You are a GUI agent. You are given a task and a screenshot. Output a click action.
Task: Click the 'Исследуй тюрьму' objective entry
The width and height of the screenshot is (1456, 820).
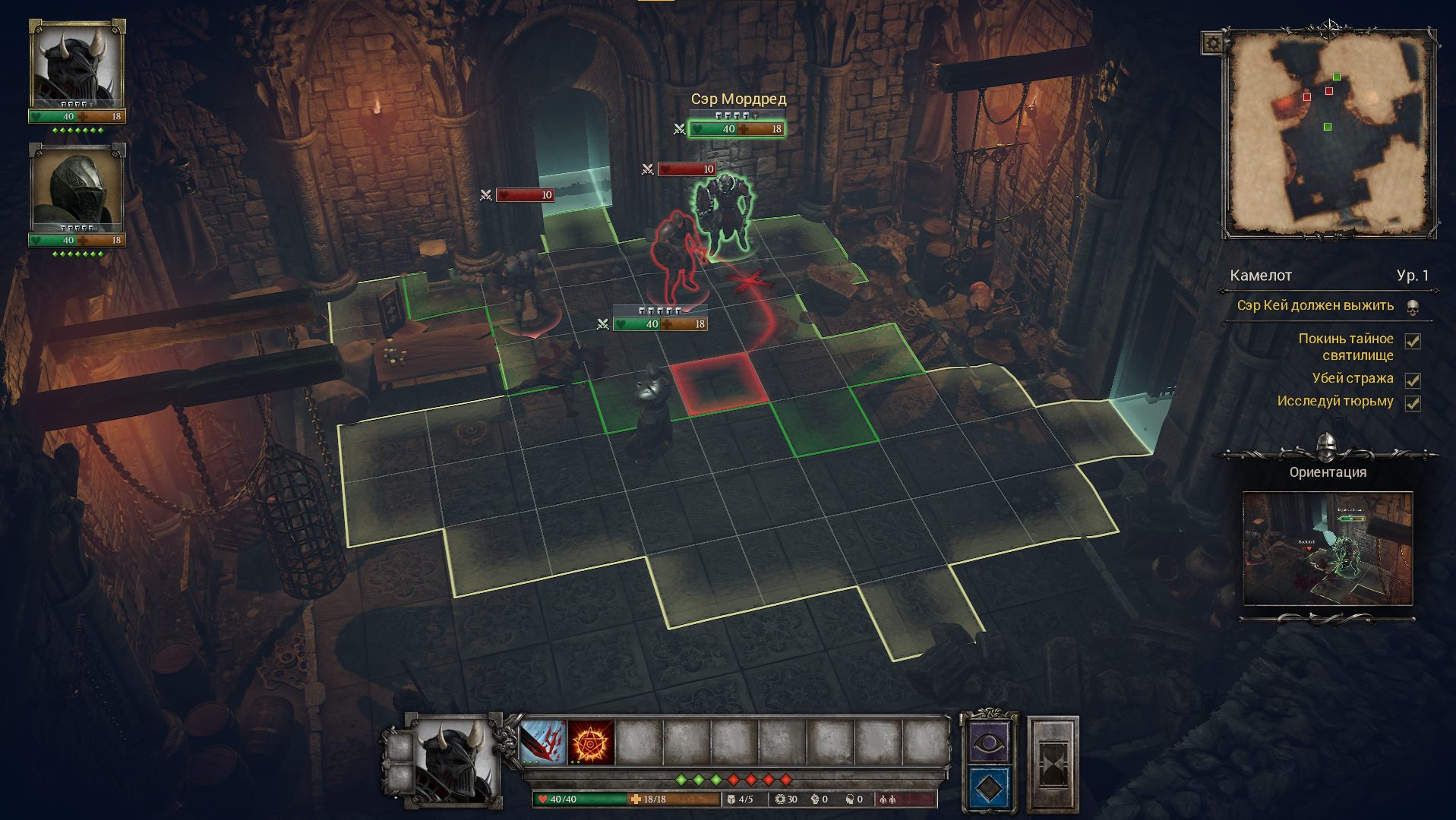pyautogui.click(x=1334, y=401)
